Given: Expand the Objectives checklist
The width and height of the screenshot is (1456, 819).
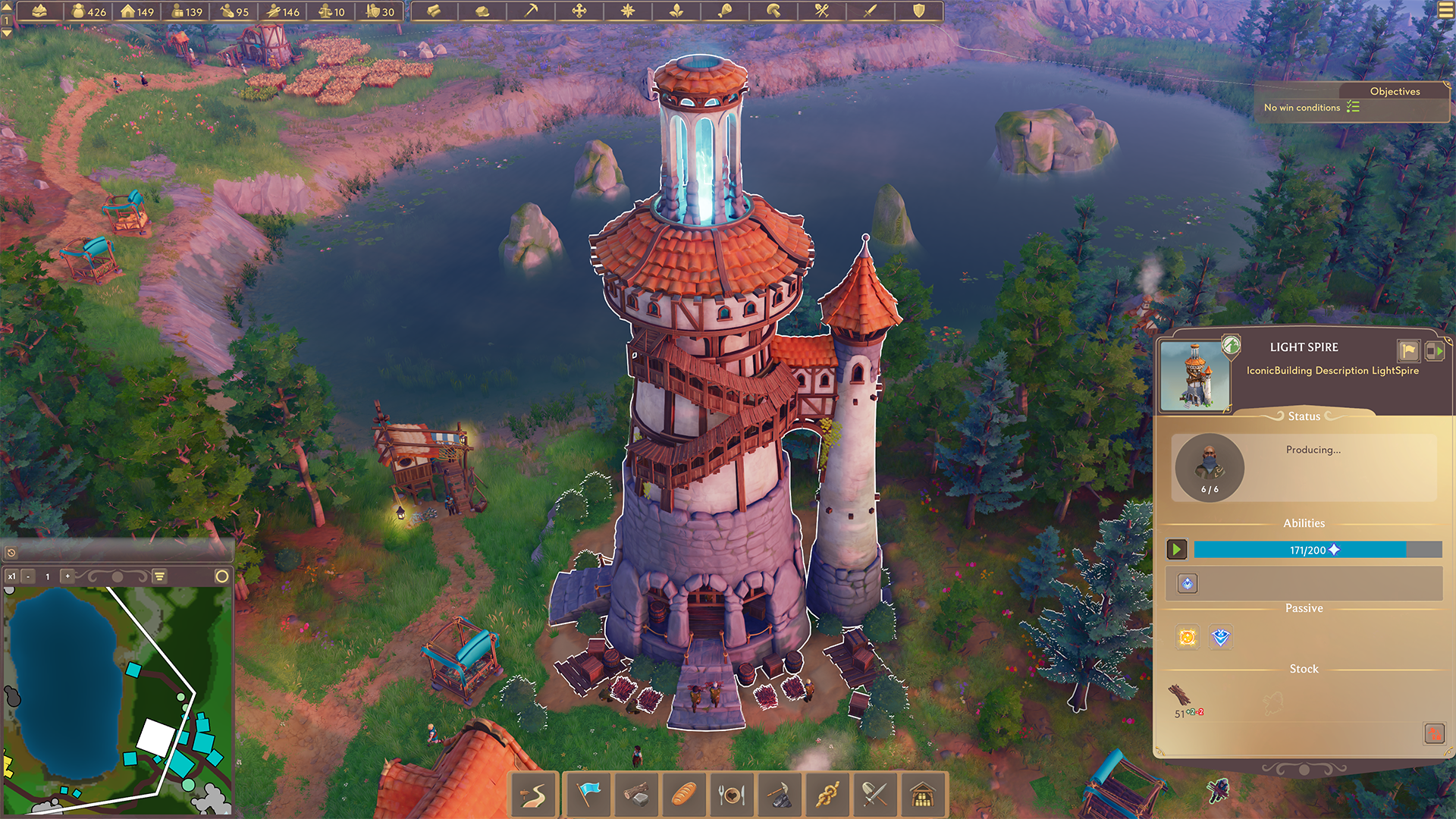Looking at the screenshot, I should (1353, 108).
